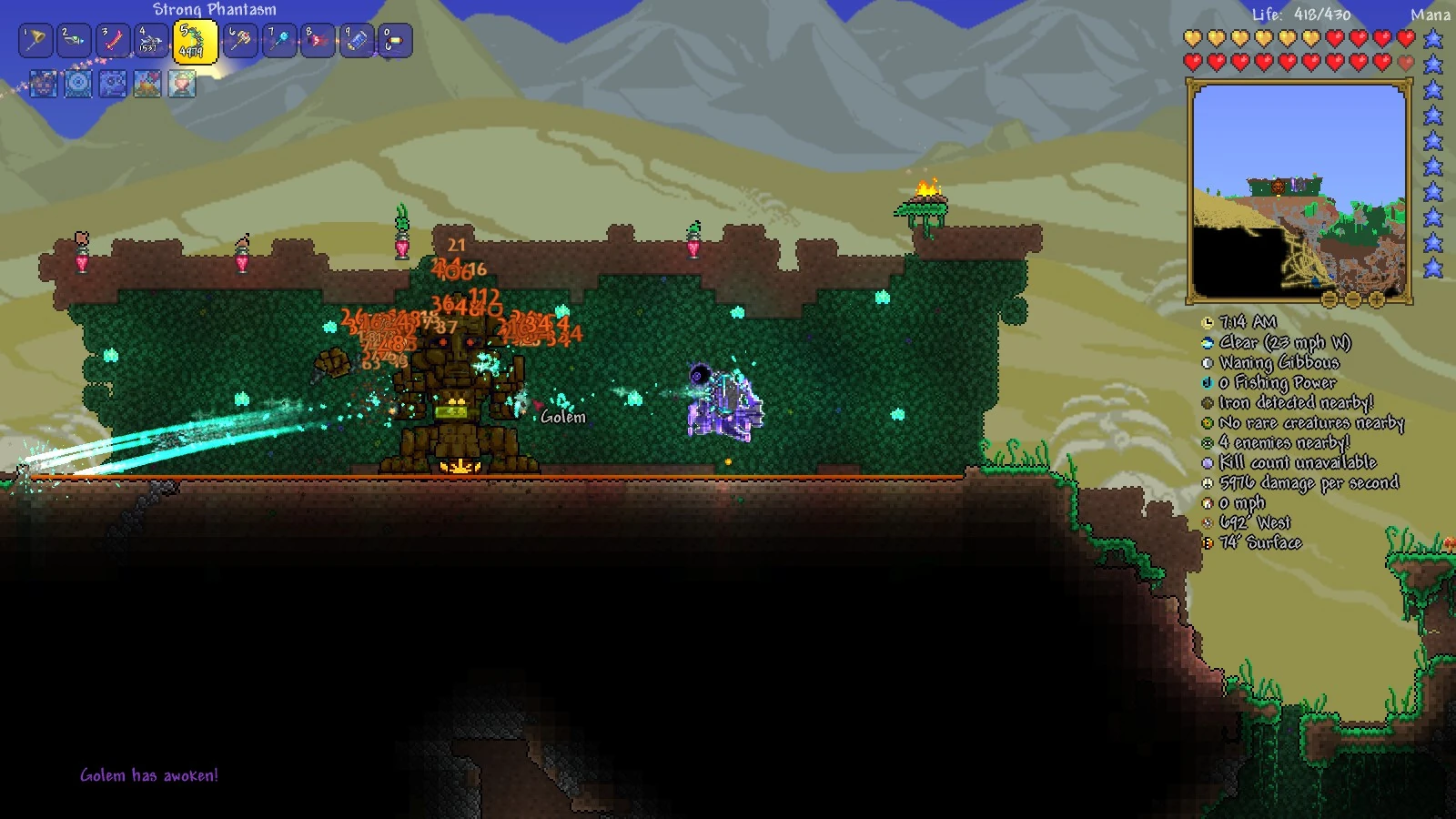Cancel the campfire buff icon
Screen dimensions: 1456x819
pyautogui.click(x=147, y=82)
